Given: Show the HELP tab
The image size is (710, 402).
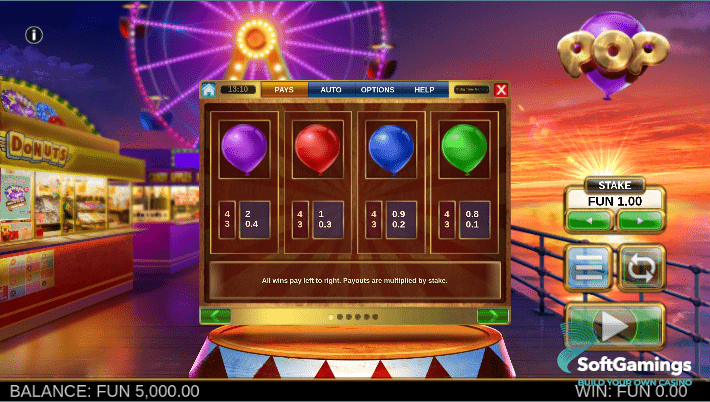Looking at the screenshot, I should coord(424,90).
